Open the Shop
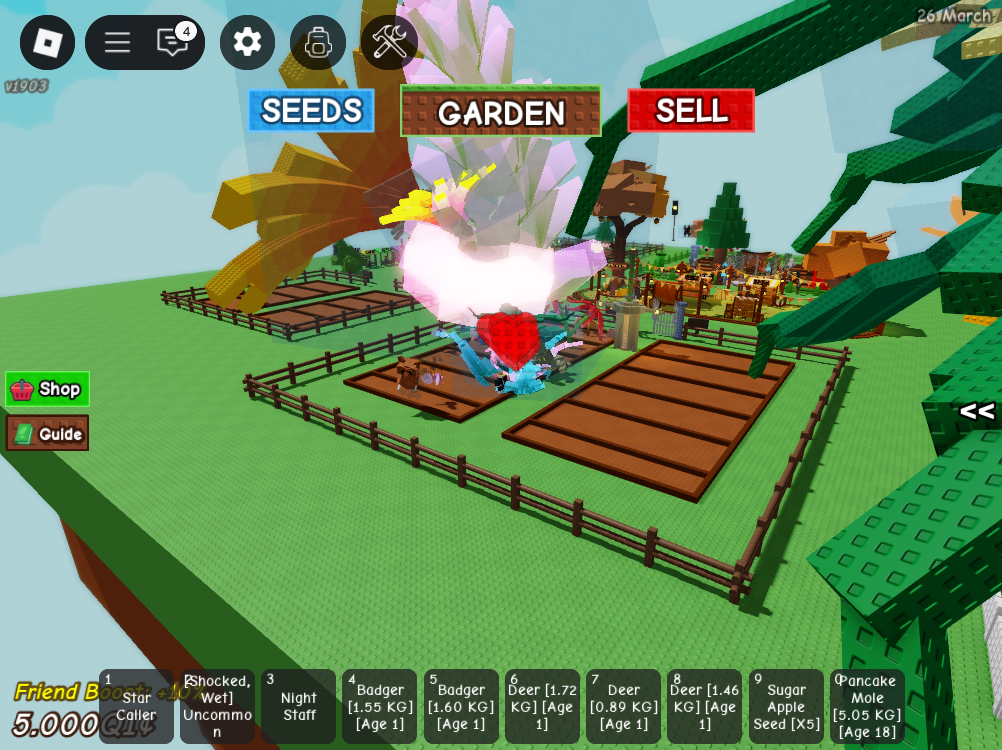 click(47, 389)
